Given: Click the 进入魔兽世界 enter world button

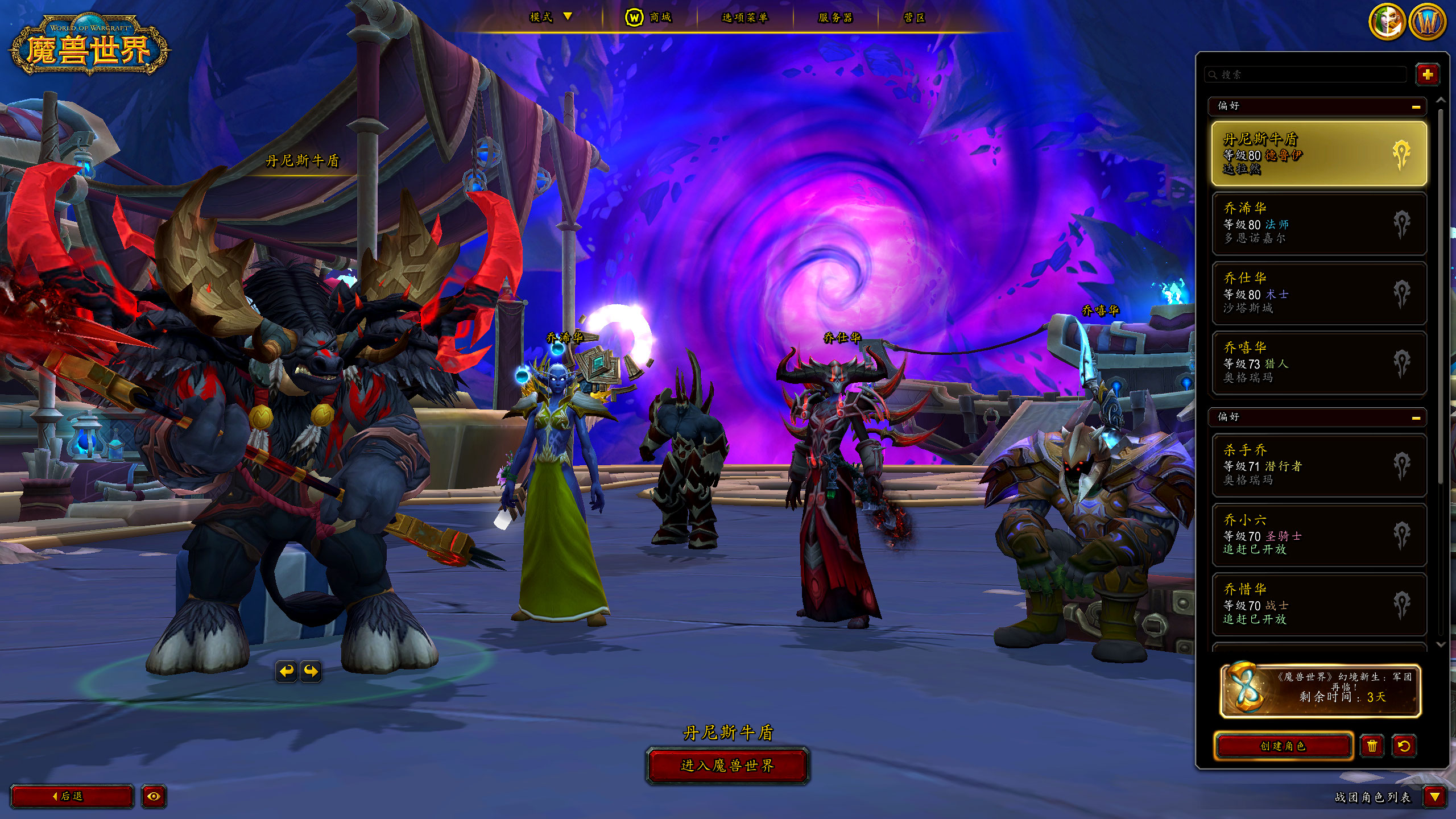Looking at the screenshot, I should [x=727, y=766].
